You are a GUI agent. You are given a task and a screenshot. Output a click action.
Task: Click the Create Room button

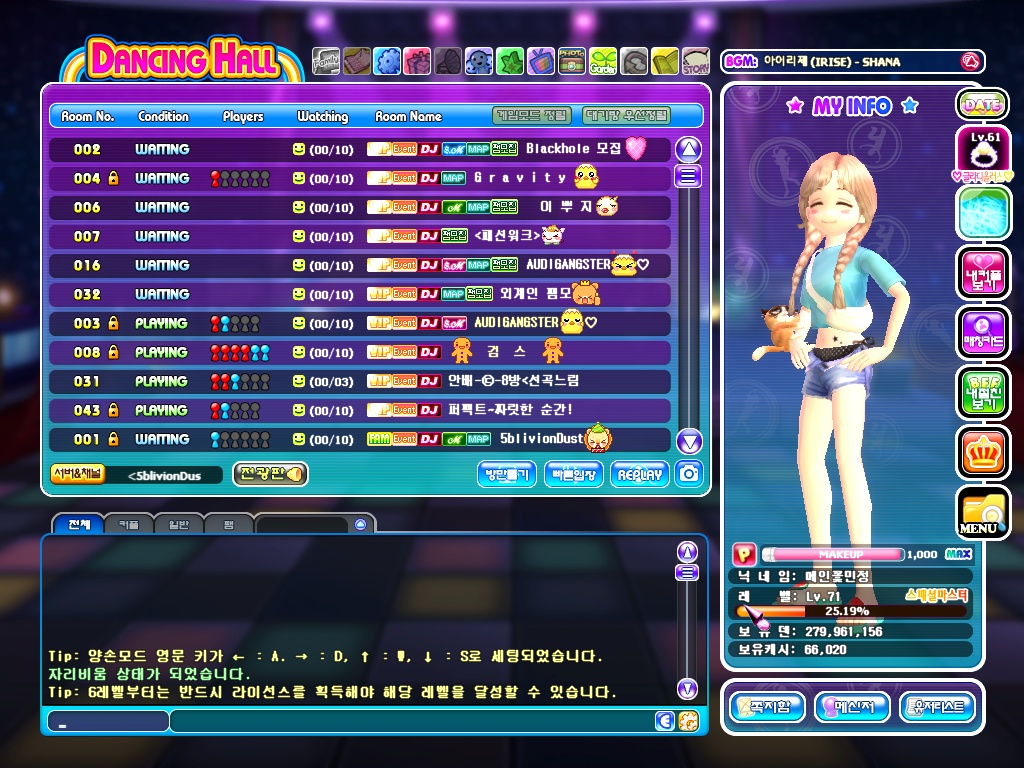[x=508, y=474]
